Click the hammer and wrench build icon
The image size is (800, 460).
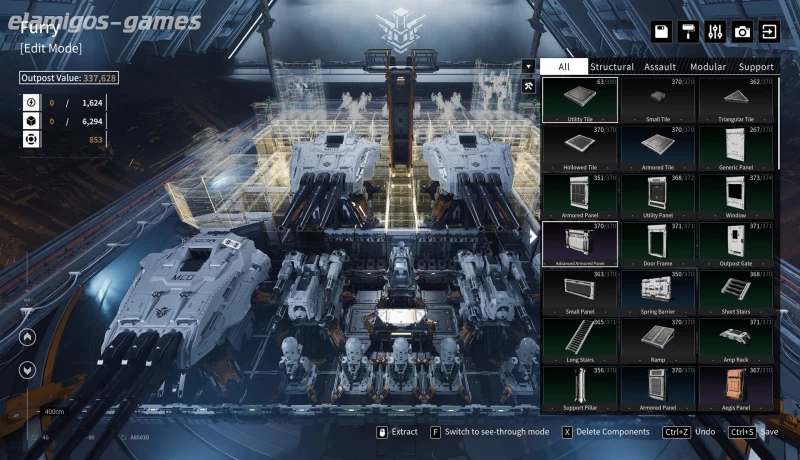click(528, 87)
